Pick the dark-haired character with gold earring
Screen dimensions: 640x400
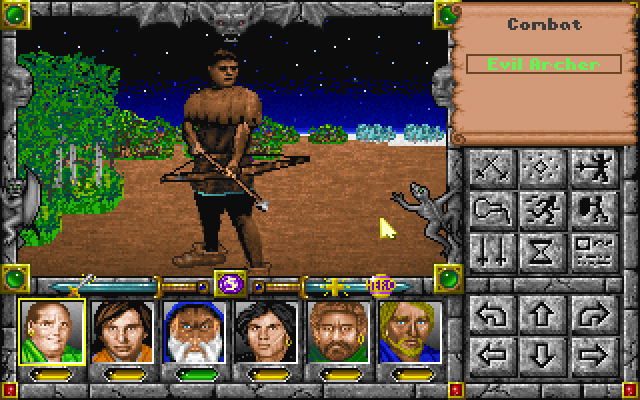(260, 334)
